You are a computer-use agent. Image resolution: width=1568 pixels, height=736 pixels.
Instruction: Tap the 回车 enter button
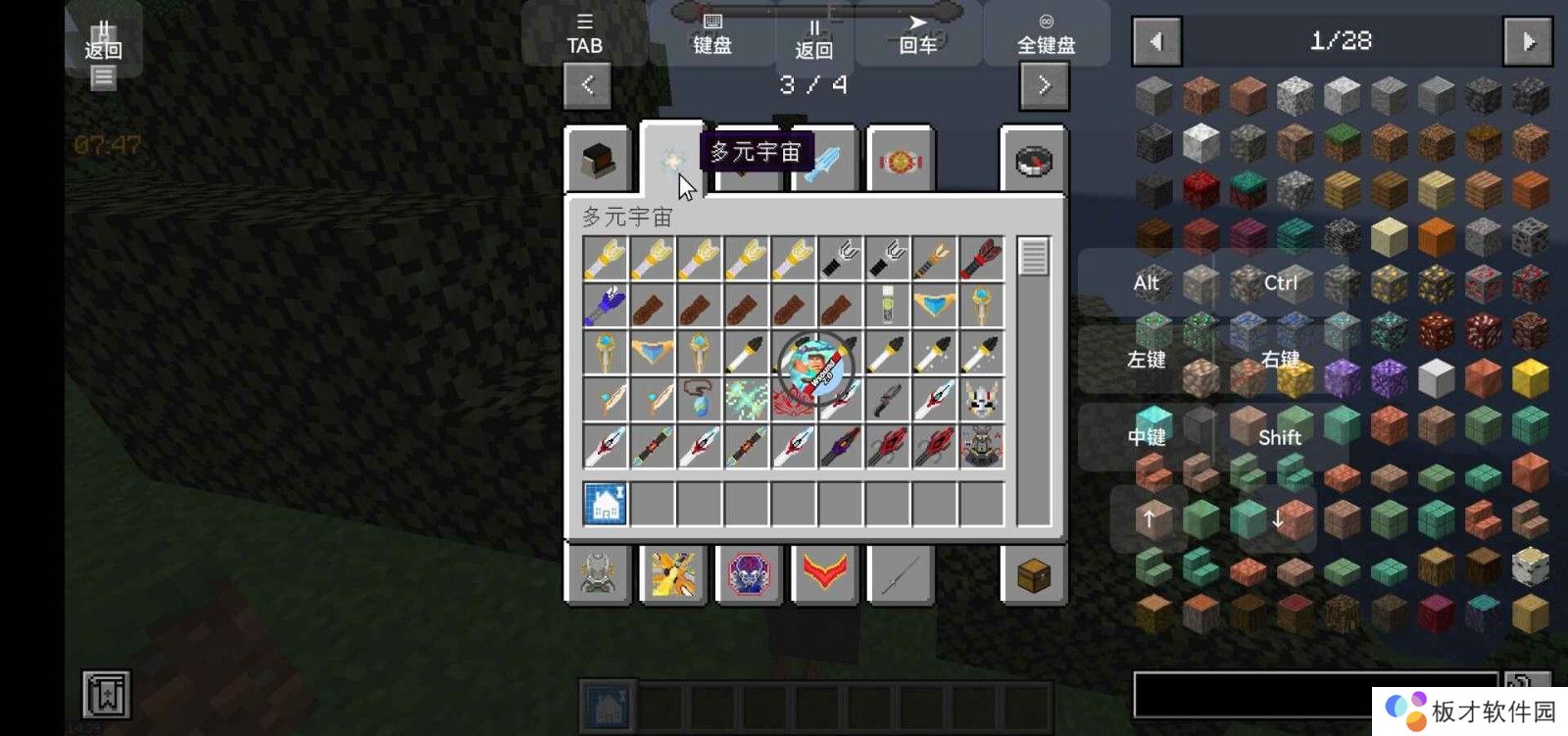point(917,34)
